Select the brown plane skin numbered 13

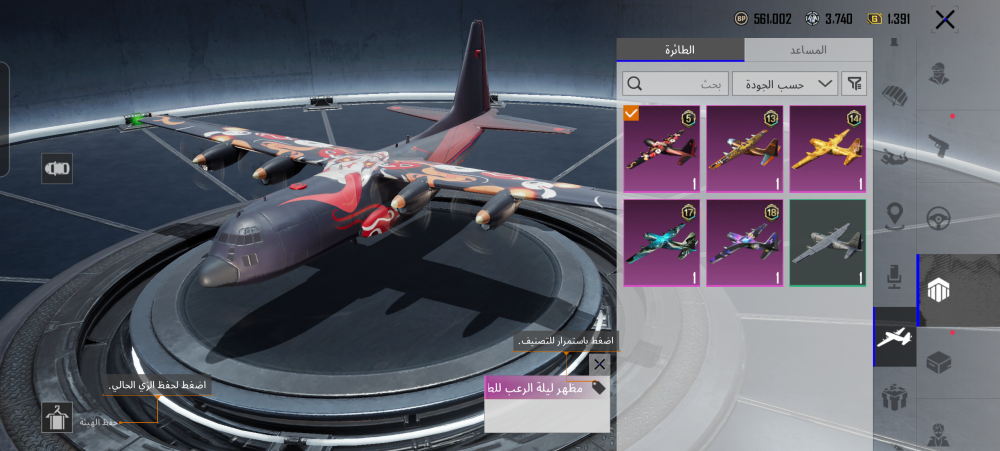tap(744, 149)
